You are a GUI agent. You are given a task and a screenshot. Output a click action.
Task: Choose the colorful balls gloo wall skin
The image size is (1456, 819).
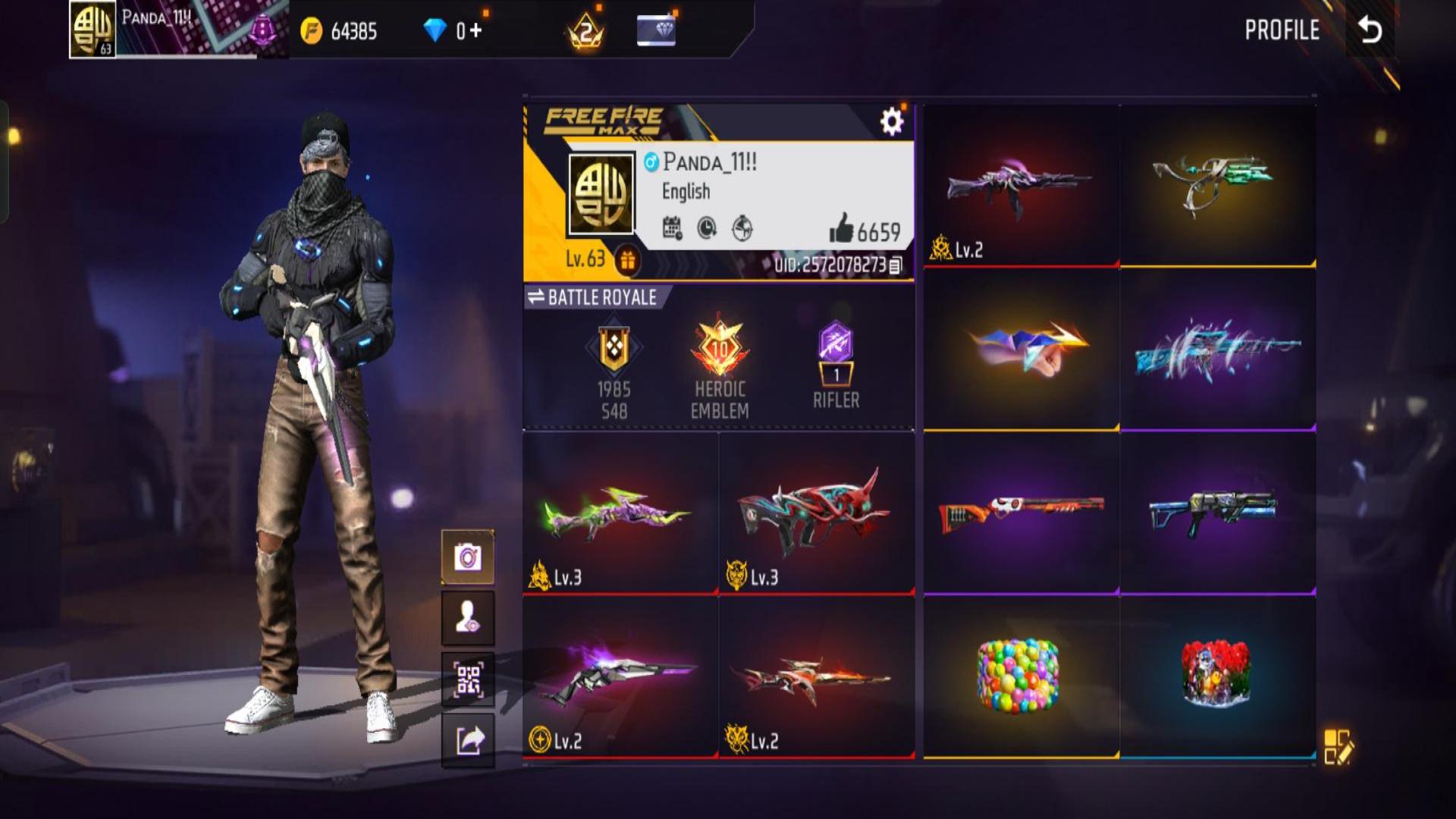click(x=1018, y=676)
